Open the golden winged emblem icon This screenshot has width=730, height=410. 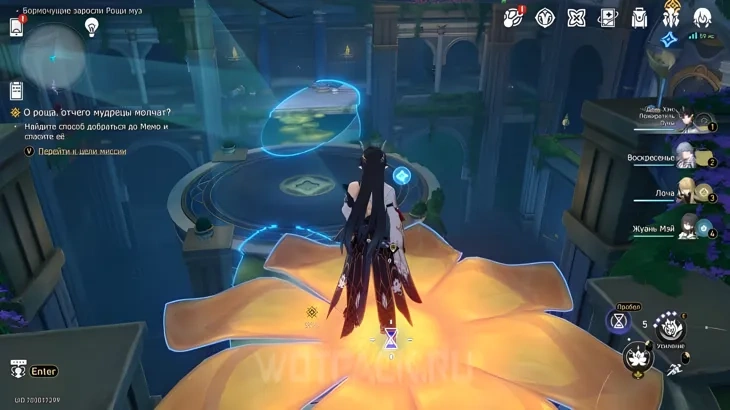pos(671,17)
